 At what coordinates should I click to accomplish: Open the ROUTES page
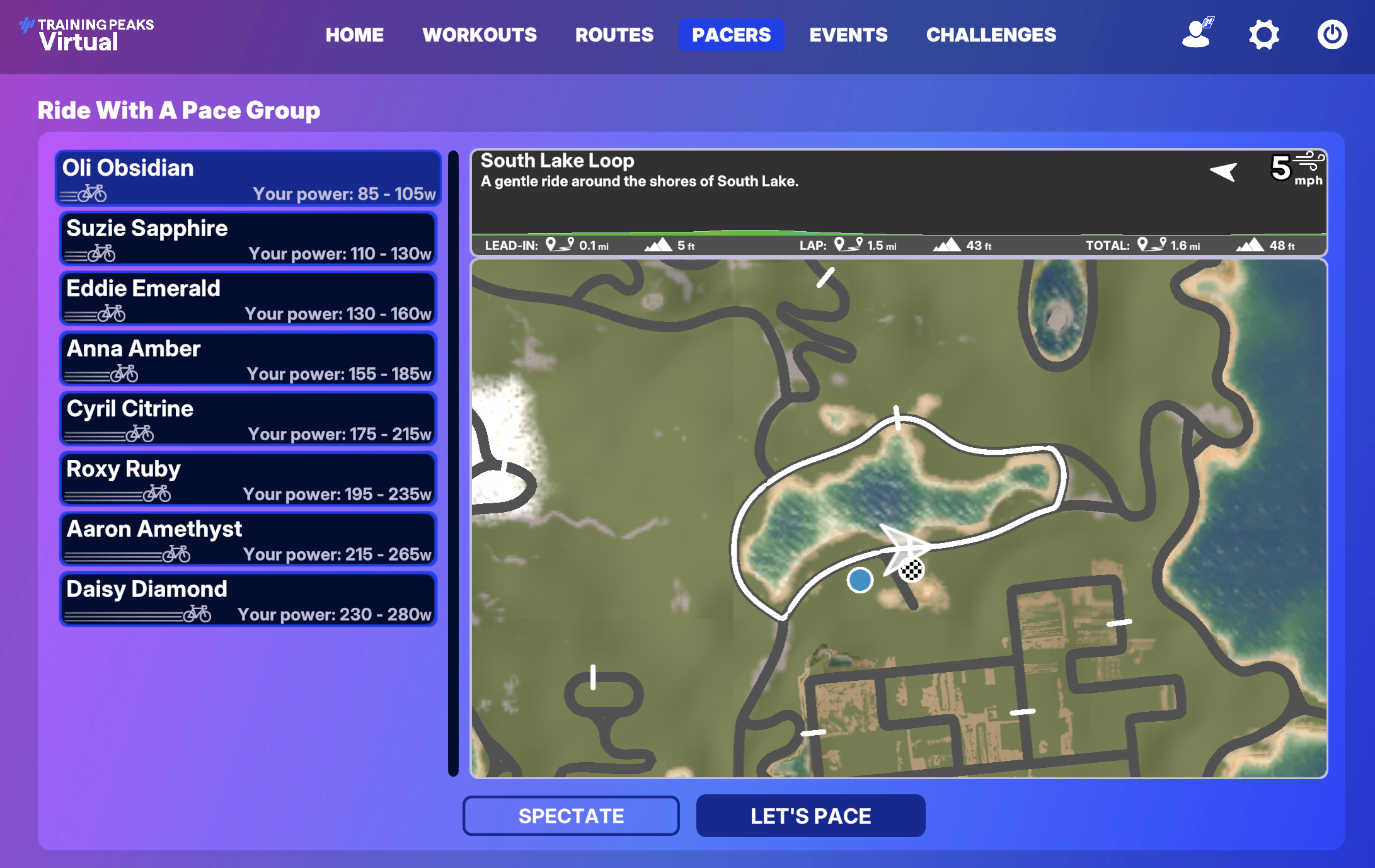(614, 35)
